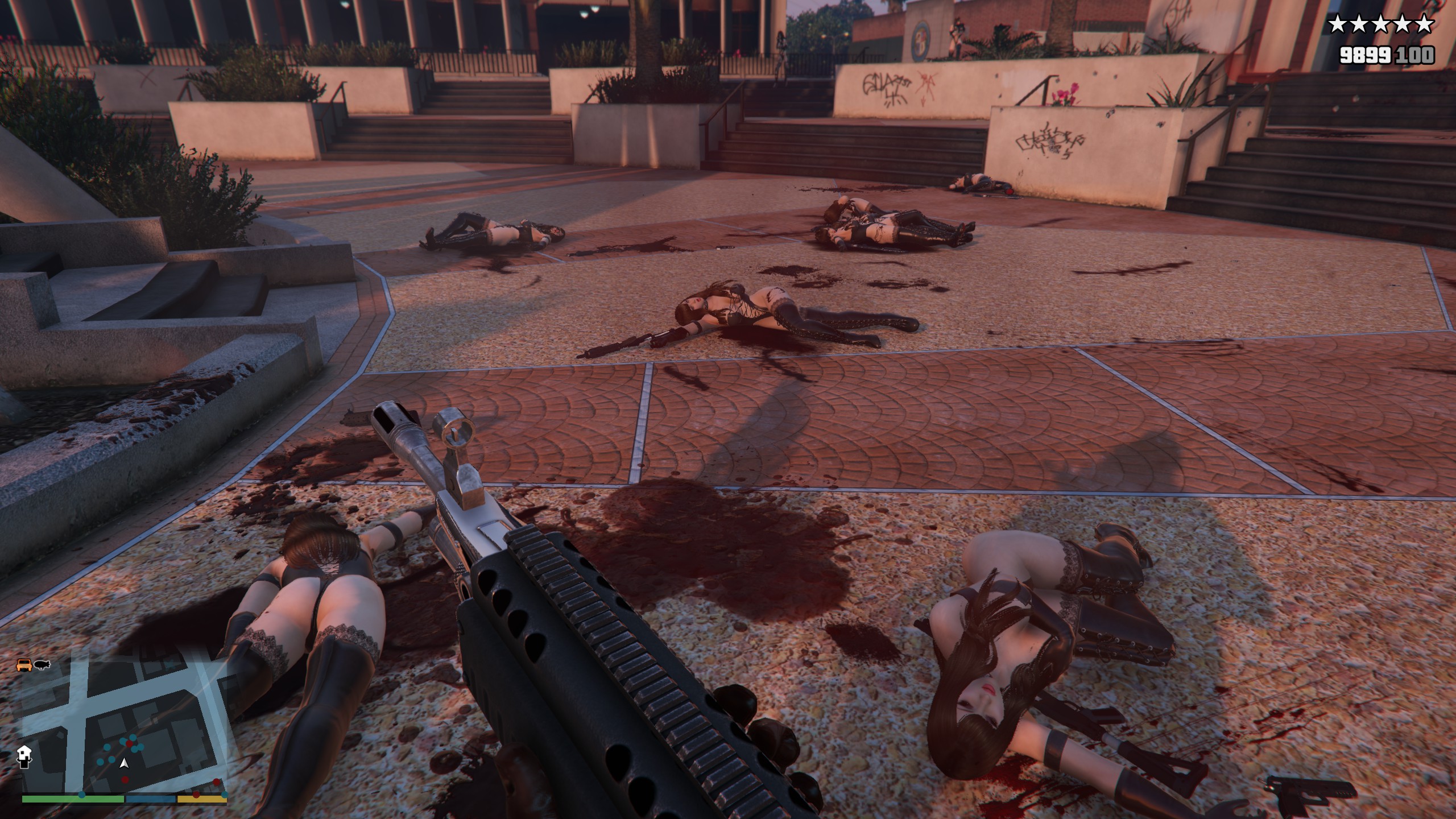Click the white safehouse marker on minimap

[25, 756]
